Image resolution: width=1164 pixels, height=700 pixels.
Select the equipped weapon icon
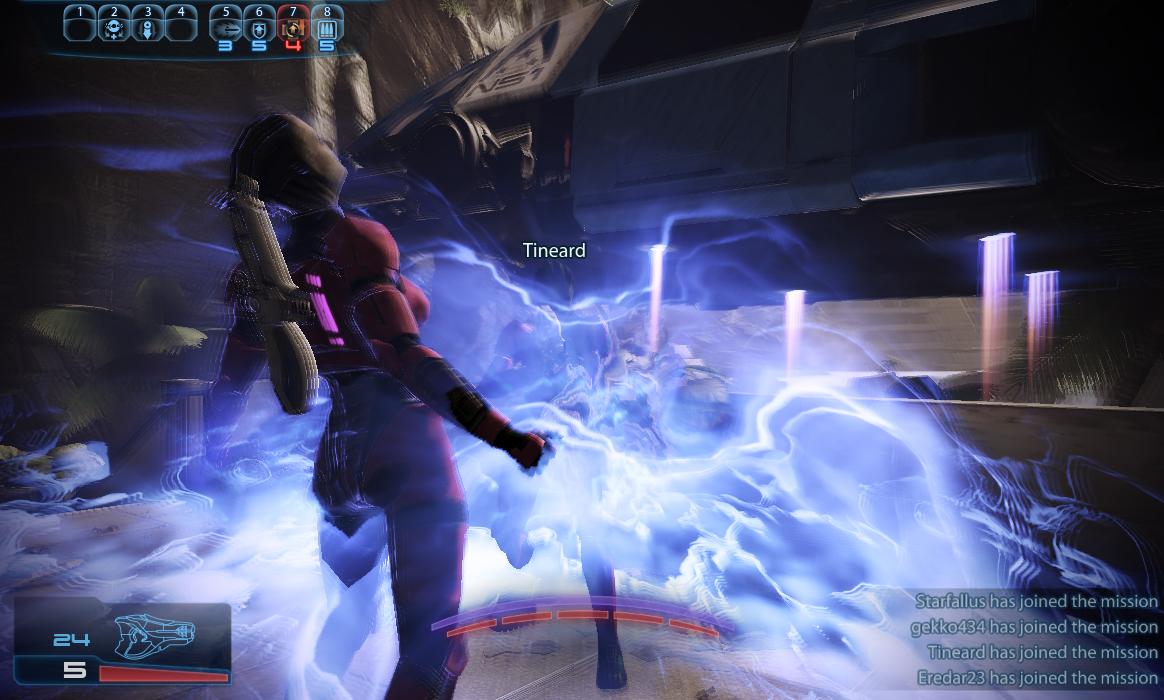coord(156,632)
